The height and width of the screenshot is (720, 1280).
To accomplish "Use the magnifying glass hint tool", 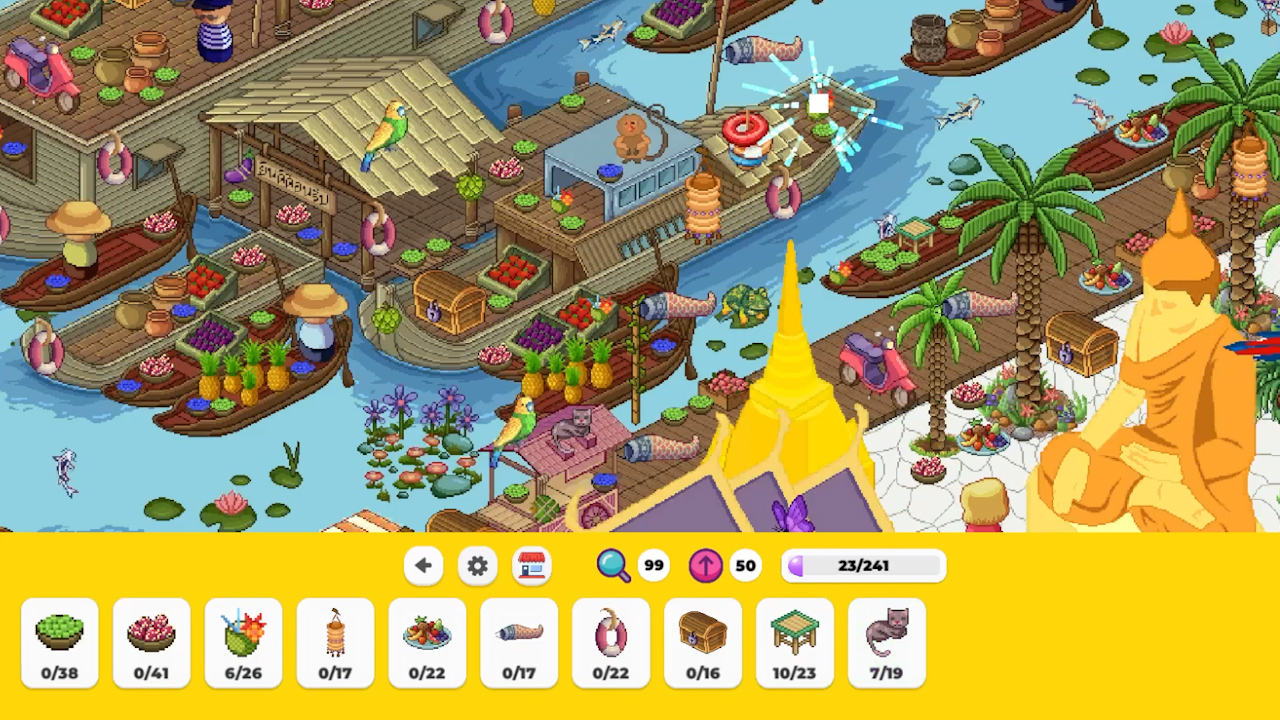I will point(614,566).
